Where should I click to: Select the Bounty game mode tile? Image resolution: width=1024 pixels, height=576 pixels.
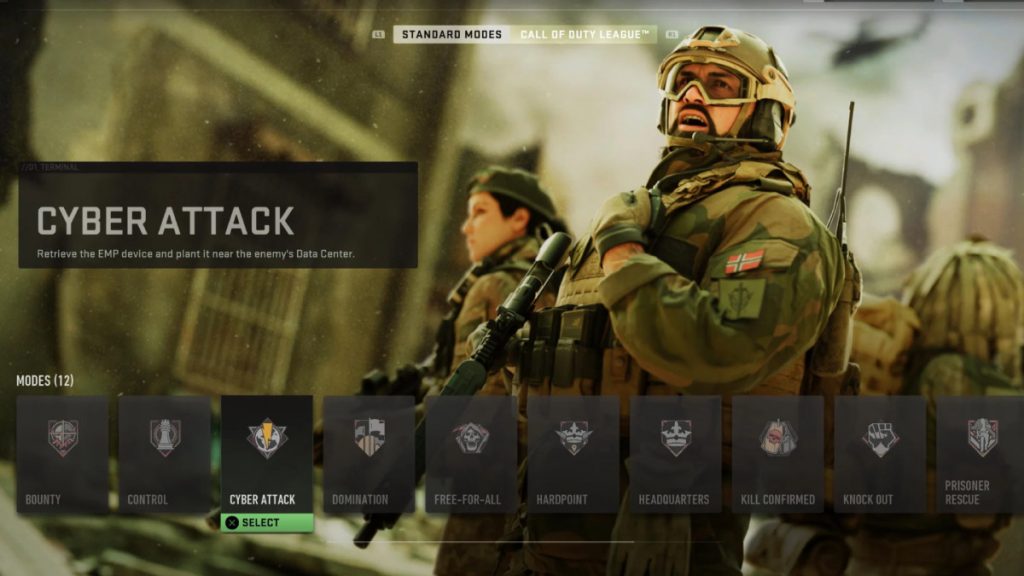tap(62, 454)
